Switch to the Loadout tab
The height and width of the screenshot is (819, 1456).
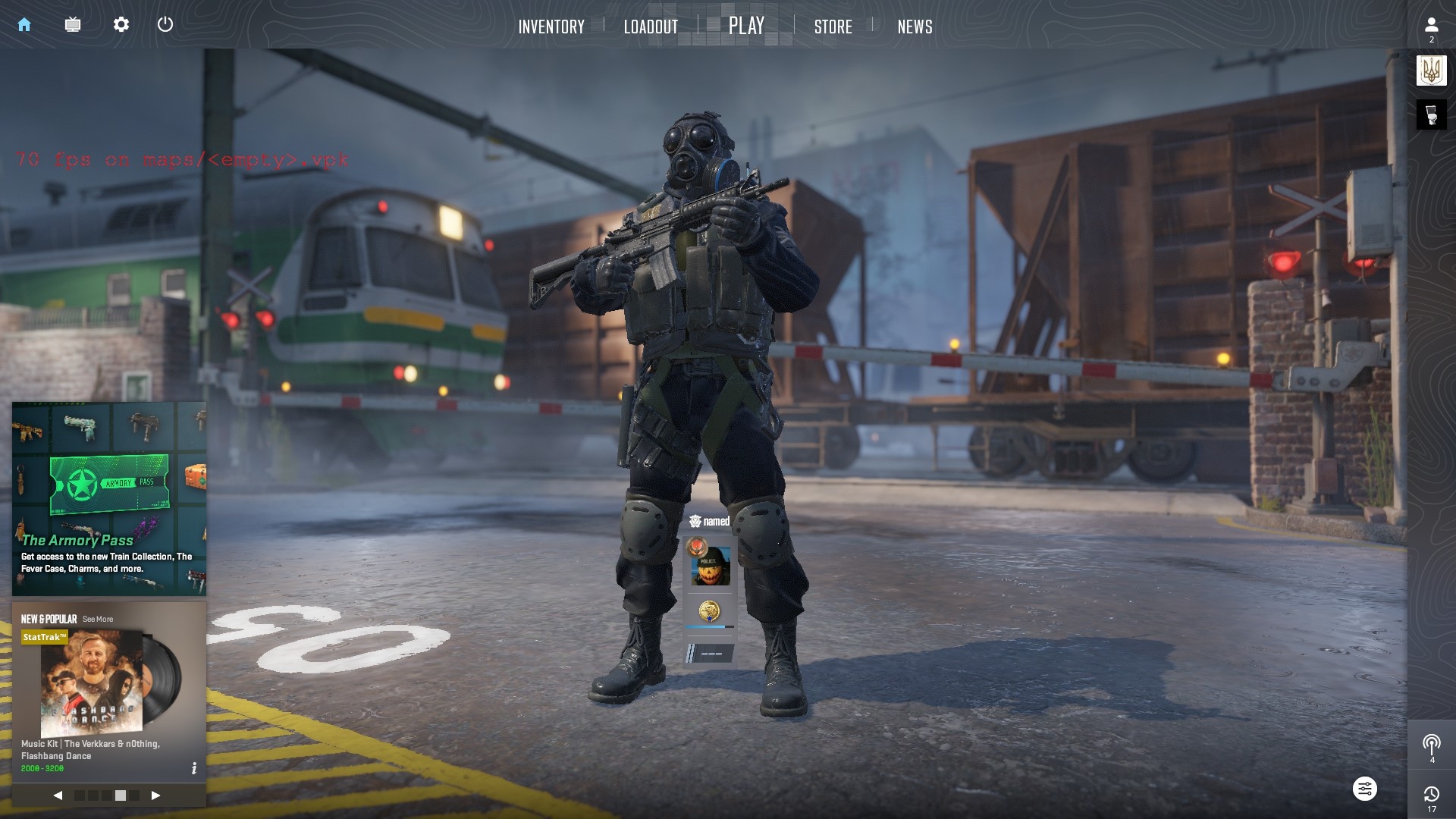click(x=651, y=27)
